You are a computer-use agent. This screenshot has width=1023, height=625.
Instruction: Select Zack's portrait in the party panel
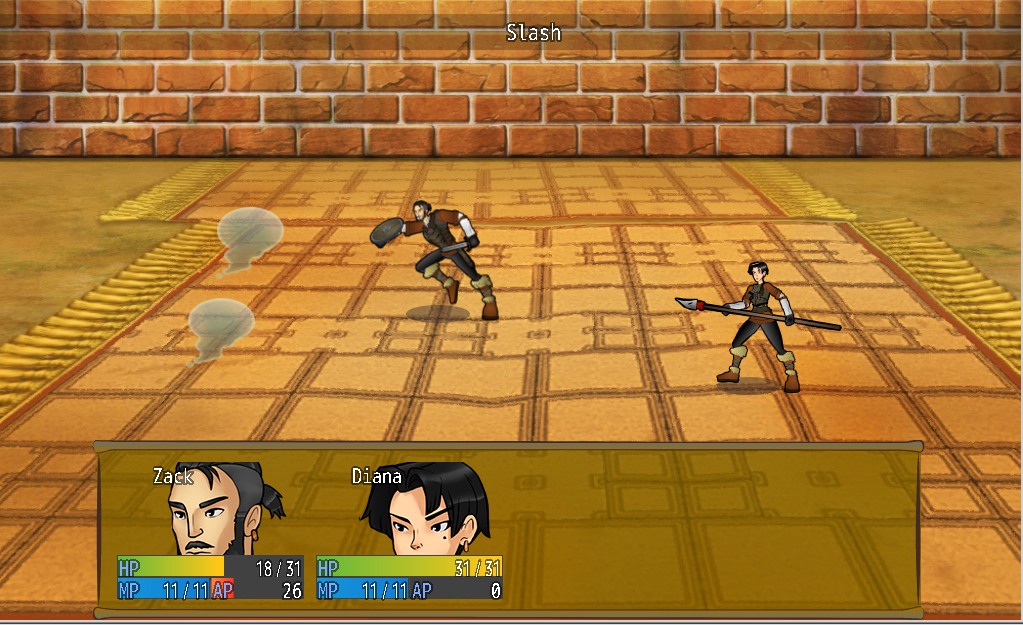(x=222, y=510)
